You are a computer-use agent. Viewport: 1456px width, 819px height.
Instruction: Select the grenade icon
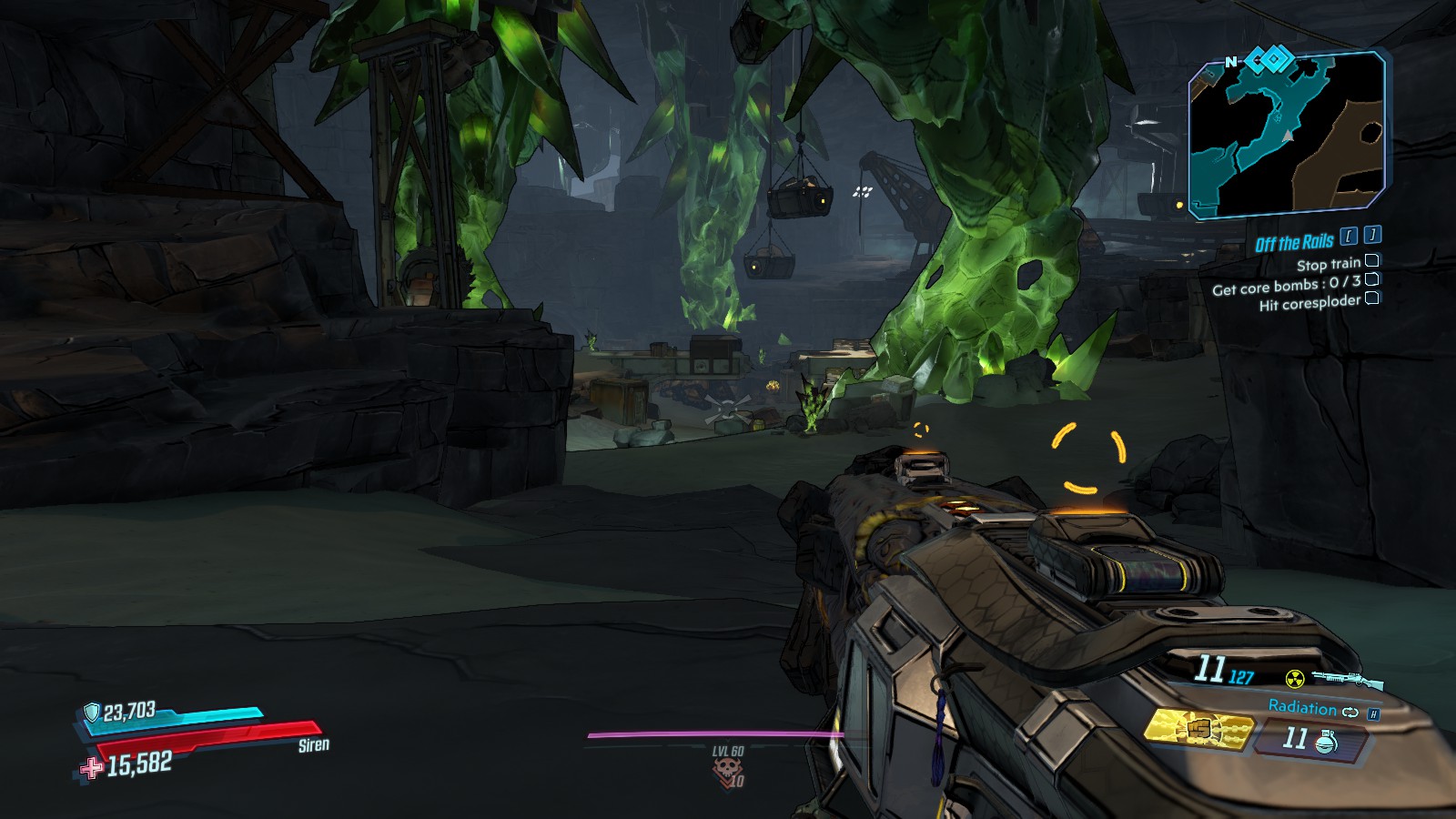pos(1326,742)
